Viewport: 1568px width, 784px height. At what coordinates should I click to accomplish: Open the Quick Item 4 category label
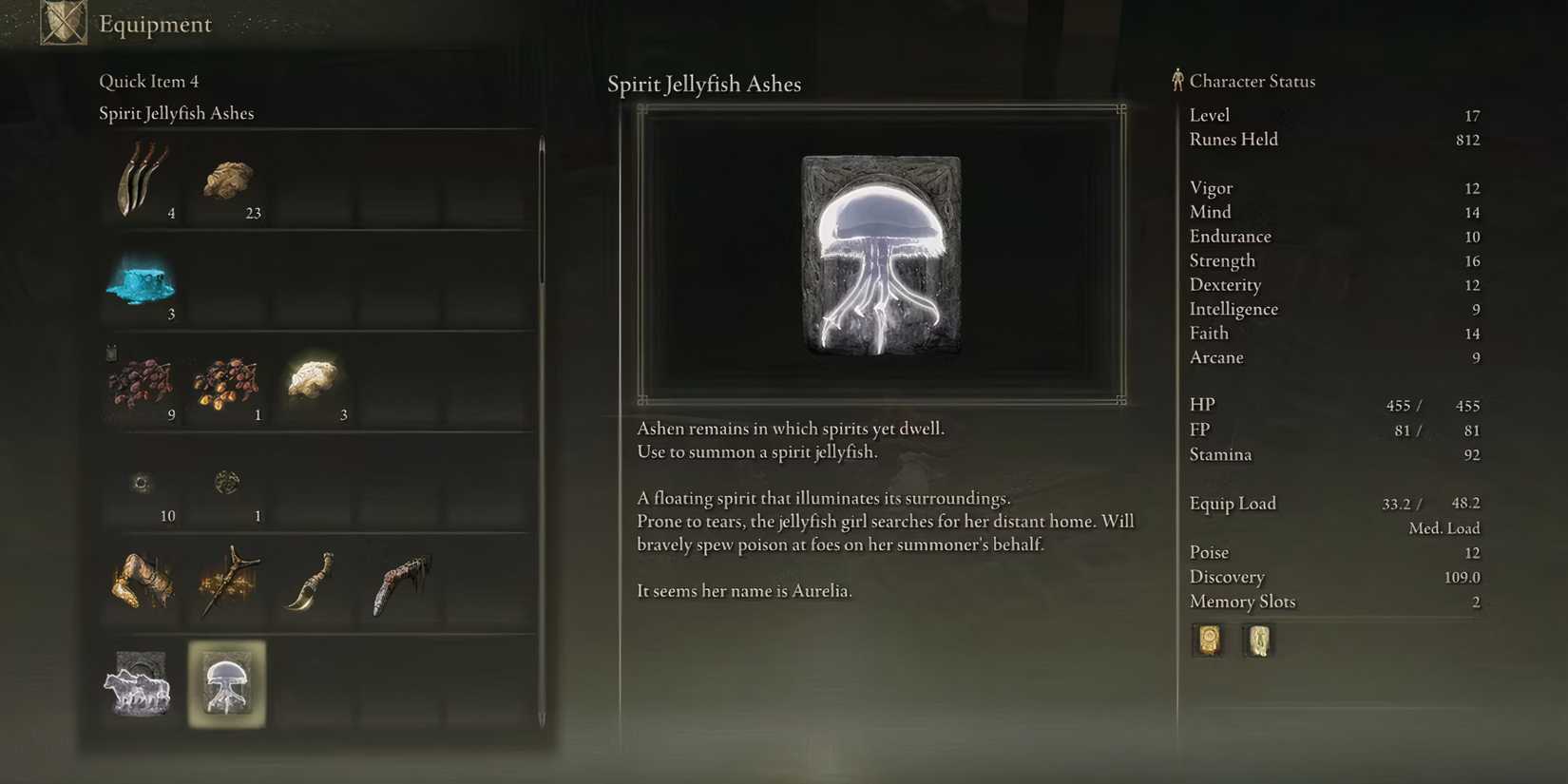148,81
